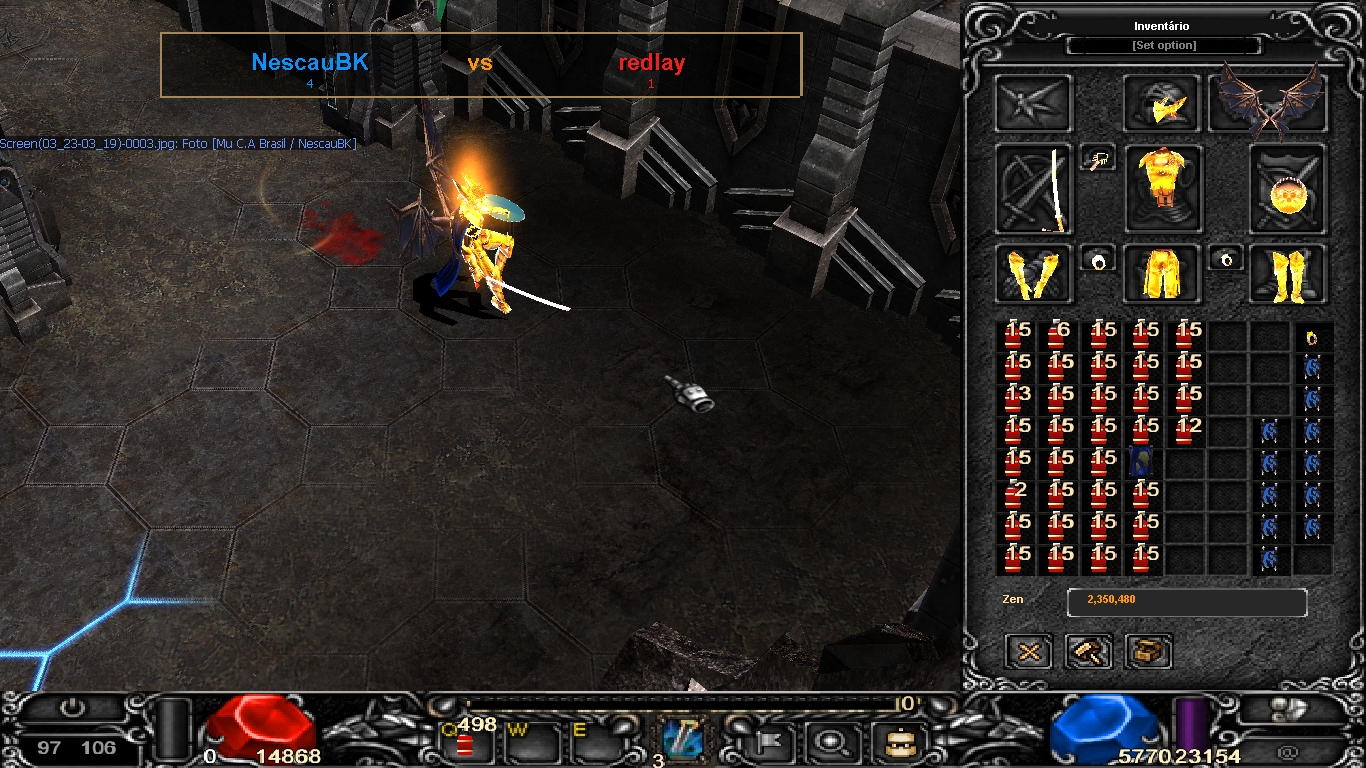Click the magnifying glass button
The height and width of the screenshot is (768, 1366).
828,743
